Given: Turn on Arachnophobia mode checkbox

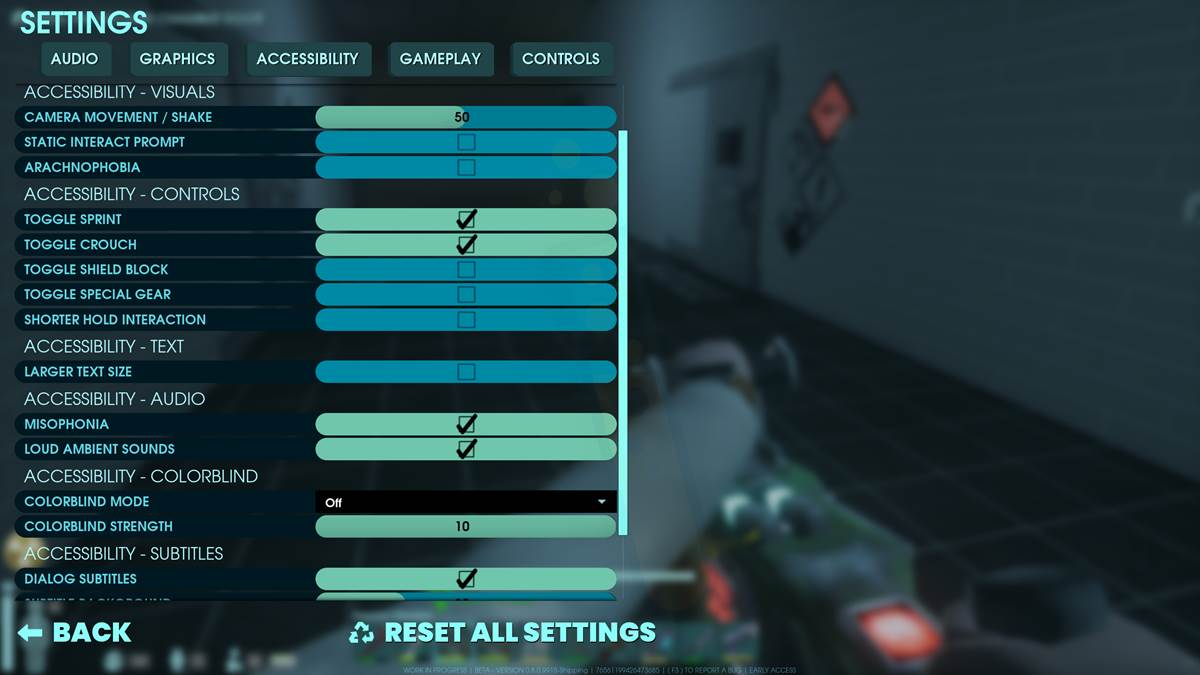Looking at the screenshot, I should point(466,167).
